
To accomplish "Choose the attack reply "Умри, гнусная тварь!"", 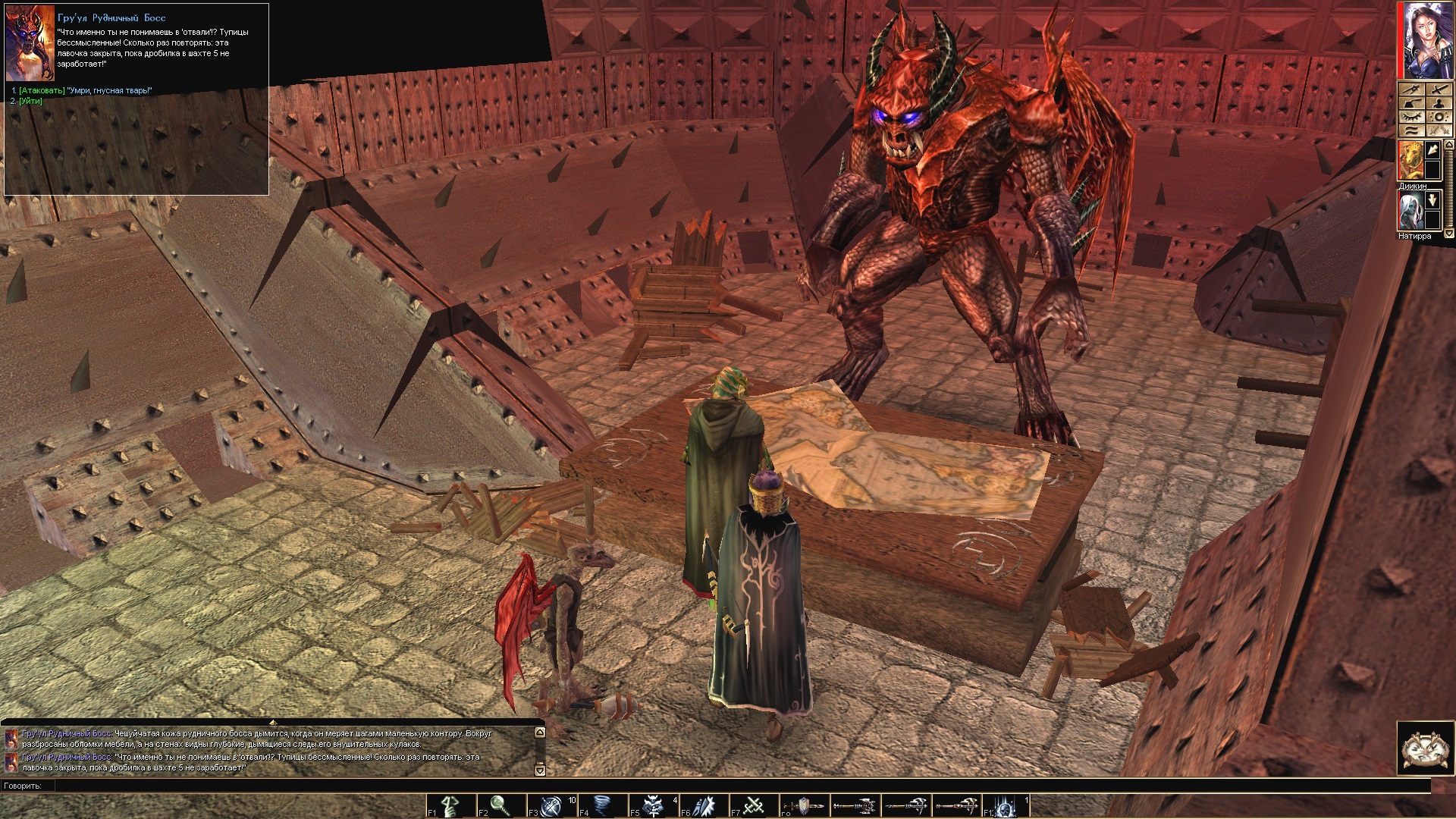I will coord(85,91).
